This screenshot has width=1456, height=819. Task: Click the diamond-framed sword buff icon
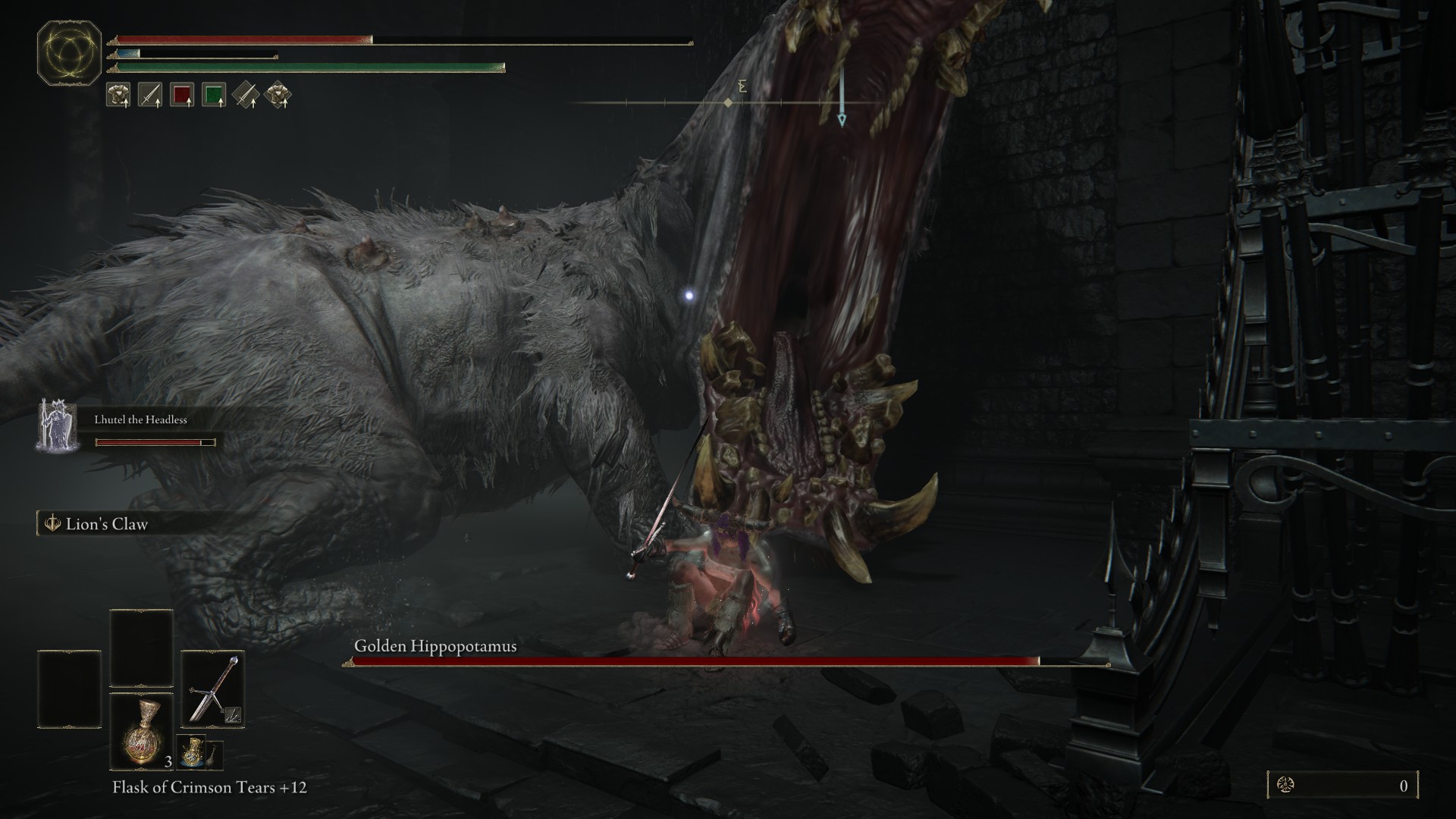(246, 95)
